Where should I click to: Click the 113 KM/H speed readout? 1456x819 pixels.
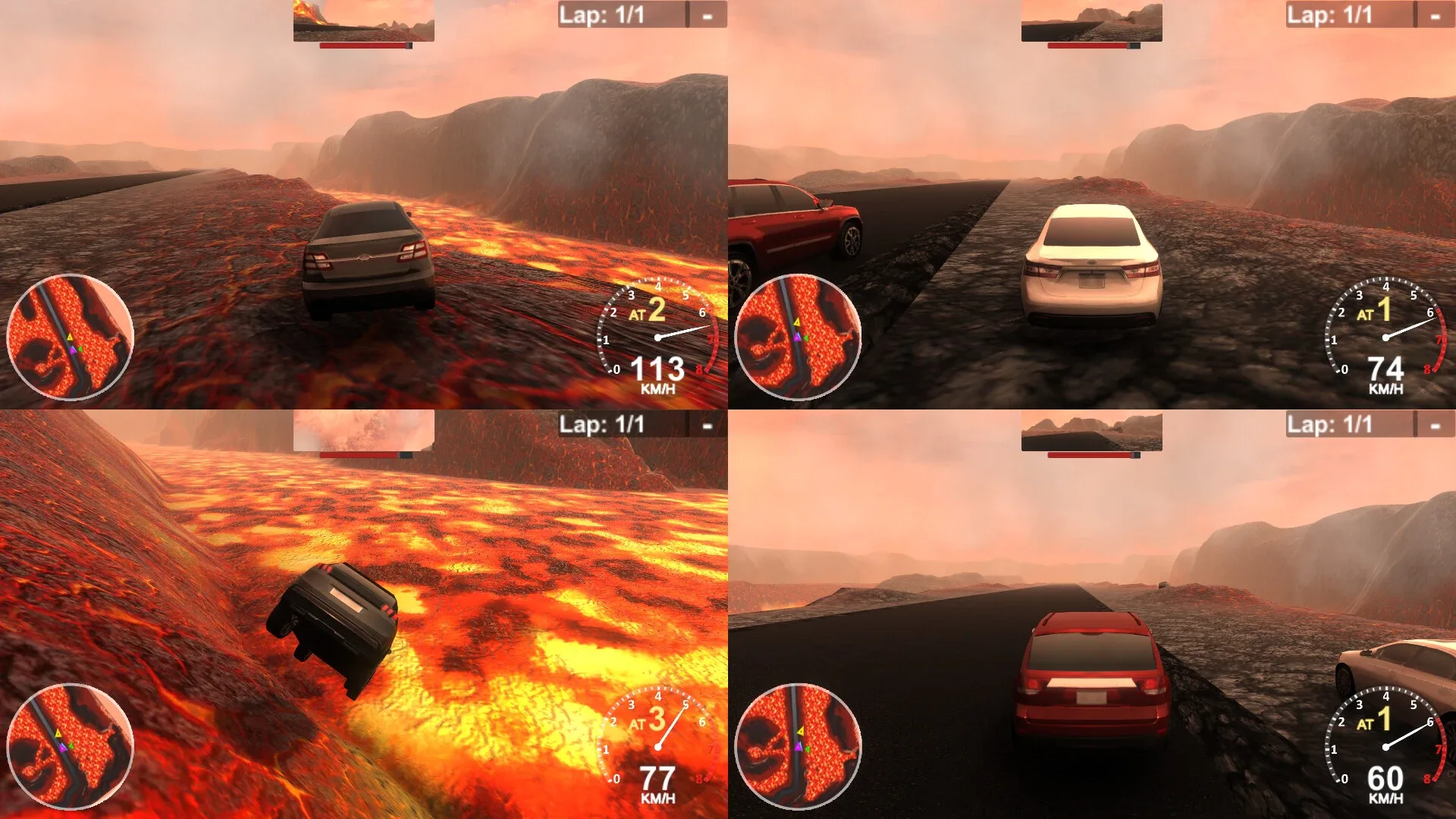click(x=658, y=369)
